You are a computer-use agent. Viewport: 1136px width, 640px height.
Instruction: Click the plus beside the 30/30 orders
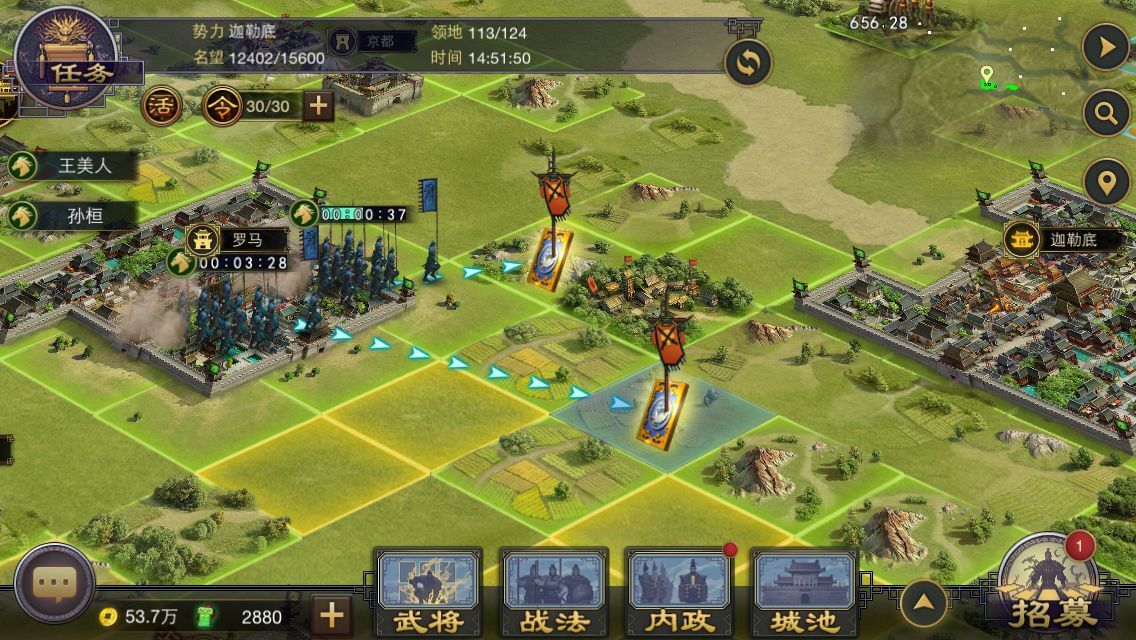point(318,106)
